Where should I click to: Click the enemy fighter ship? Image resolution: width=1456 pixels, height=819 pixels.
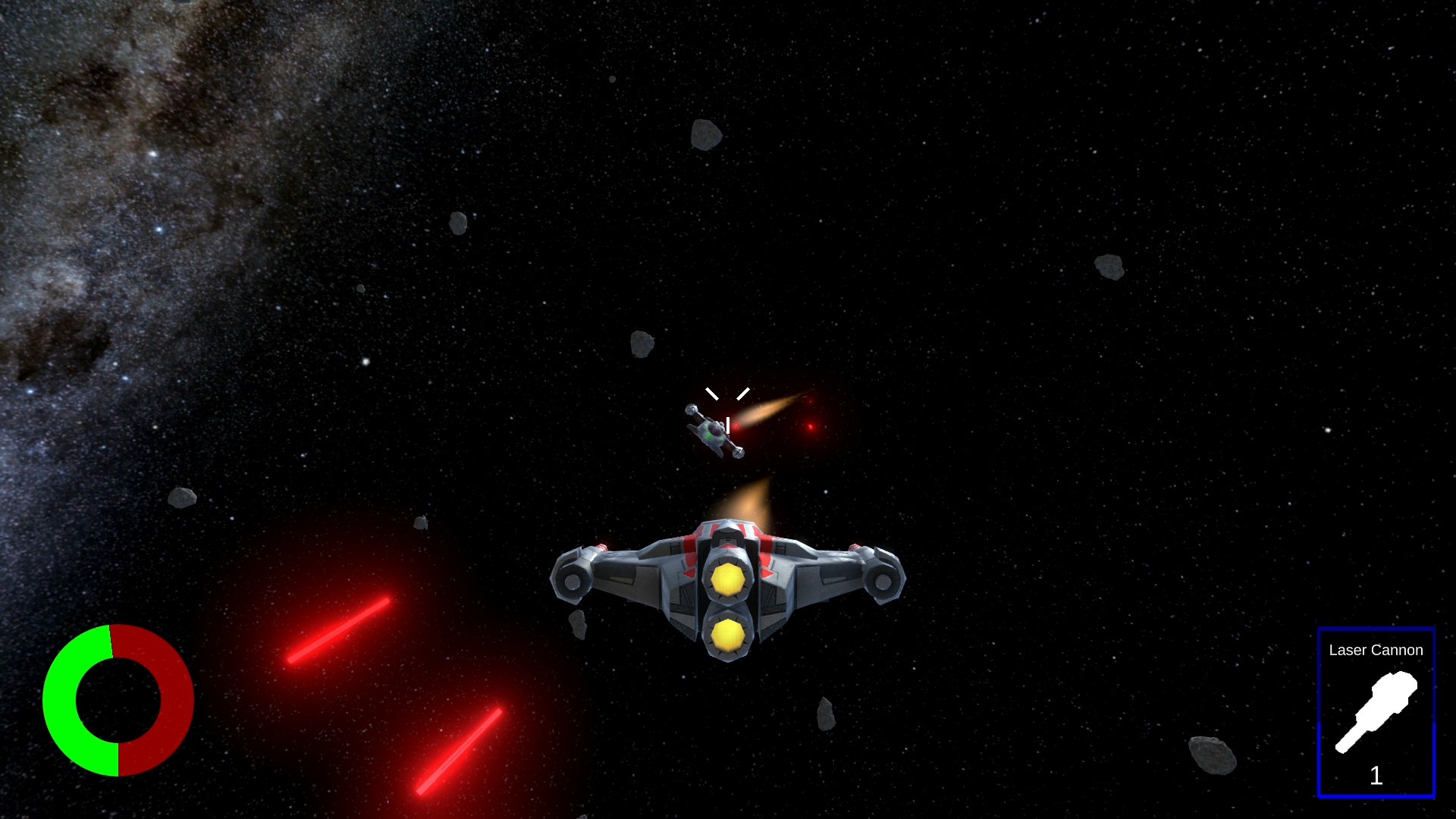pyautogui.click(x=711, y=432)
